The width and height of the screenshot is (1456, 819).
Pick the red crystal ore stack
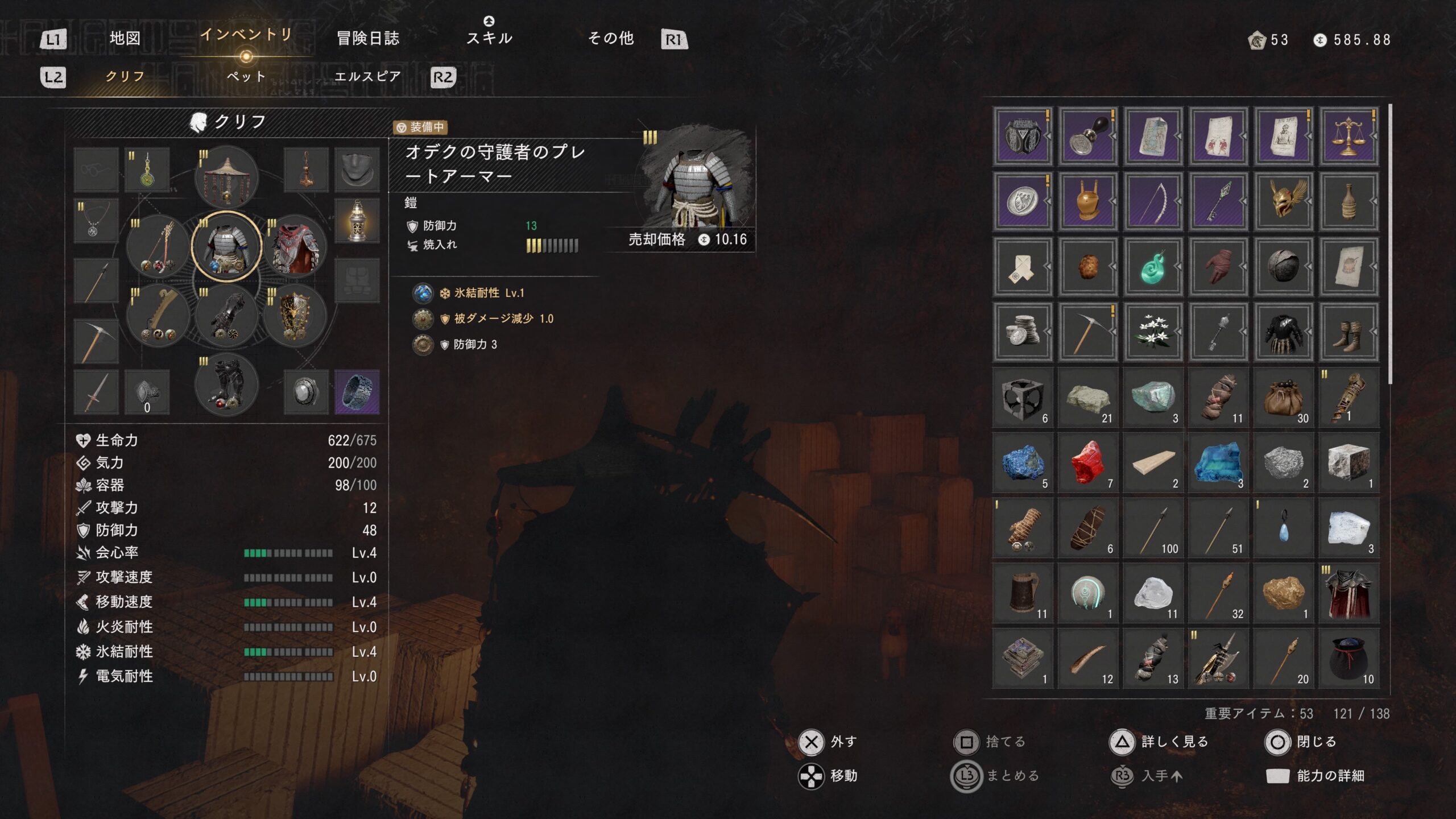(x=1087, y=462)
